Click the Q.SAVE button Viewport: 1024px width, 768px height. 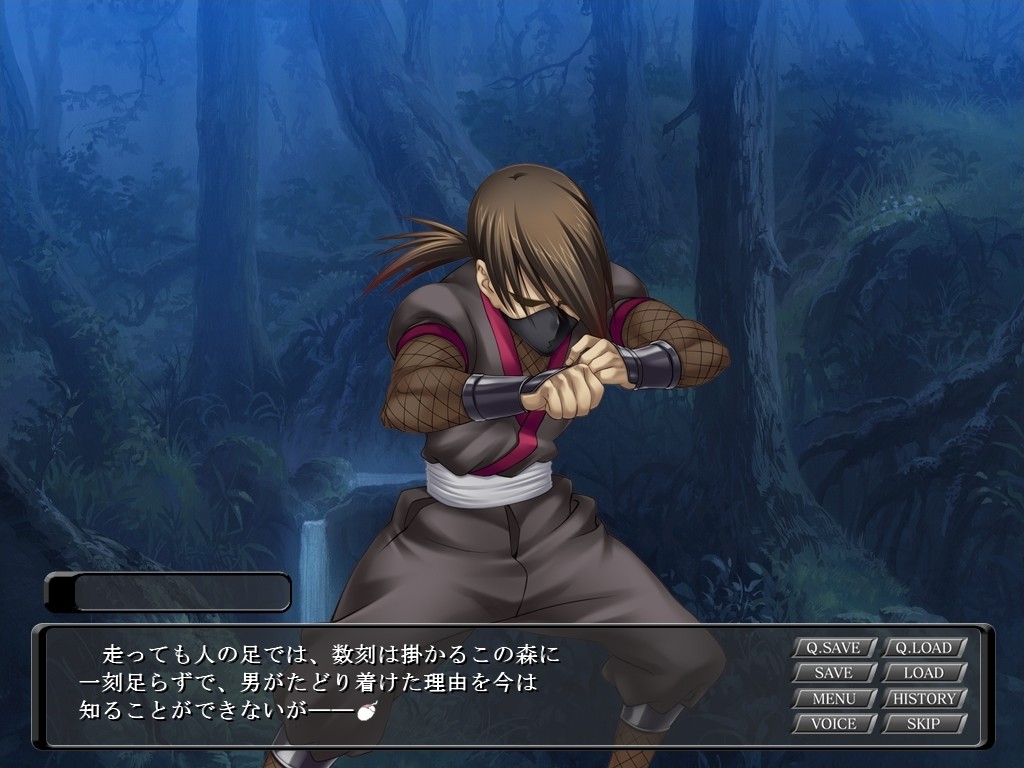tap(834, 648)
